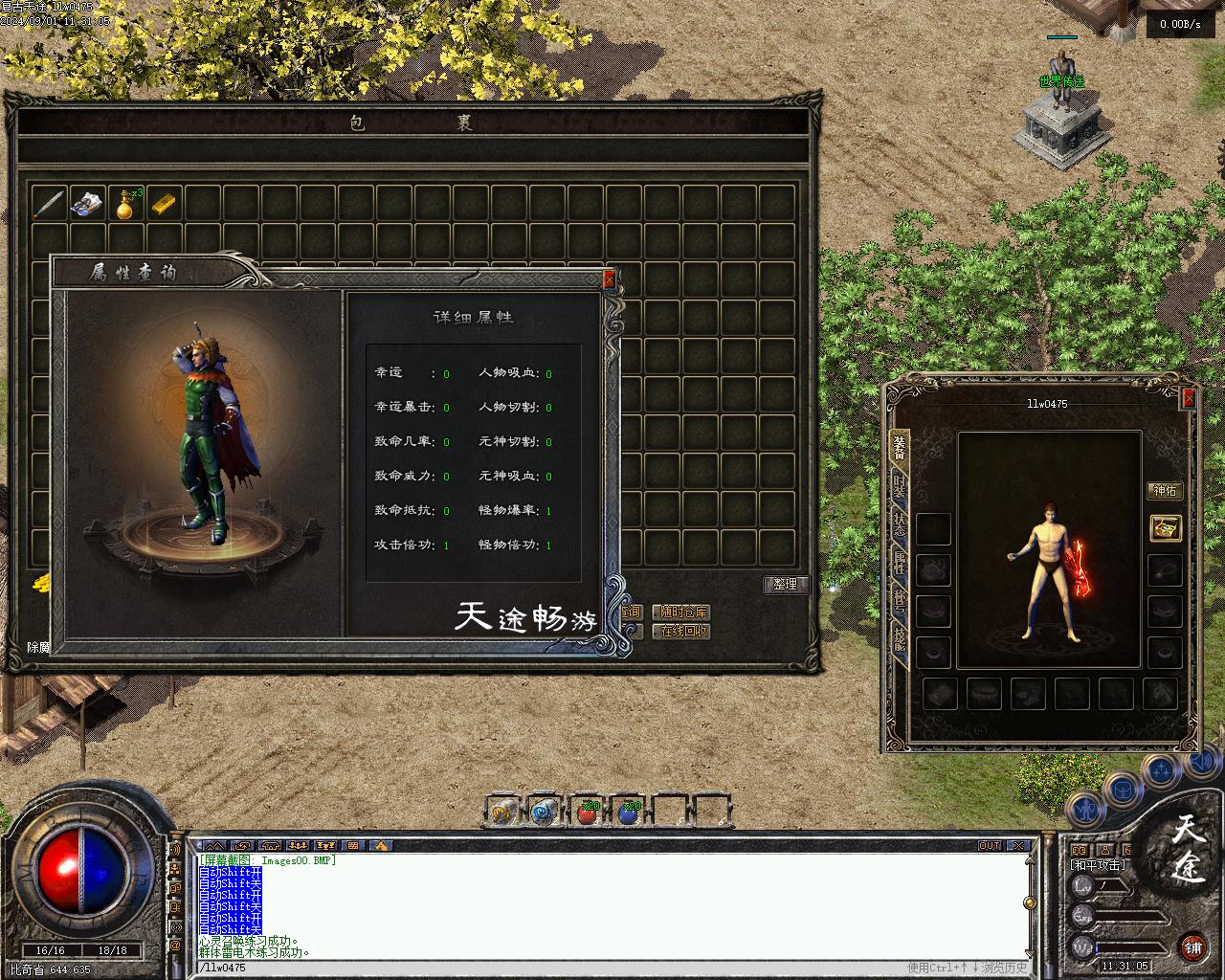Select the yellow potion stack in the bag
The image size is (1225, 980).
tap(125, 204)
